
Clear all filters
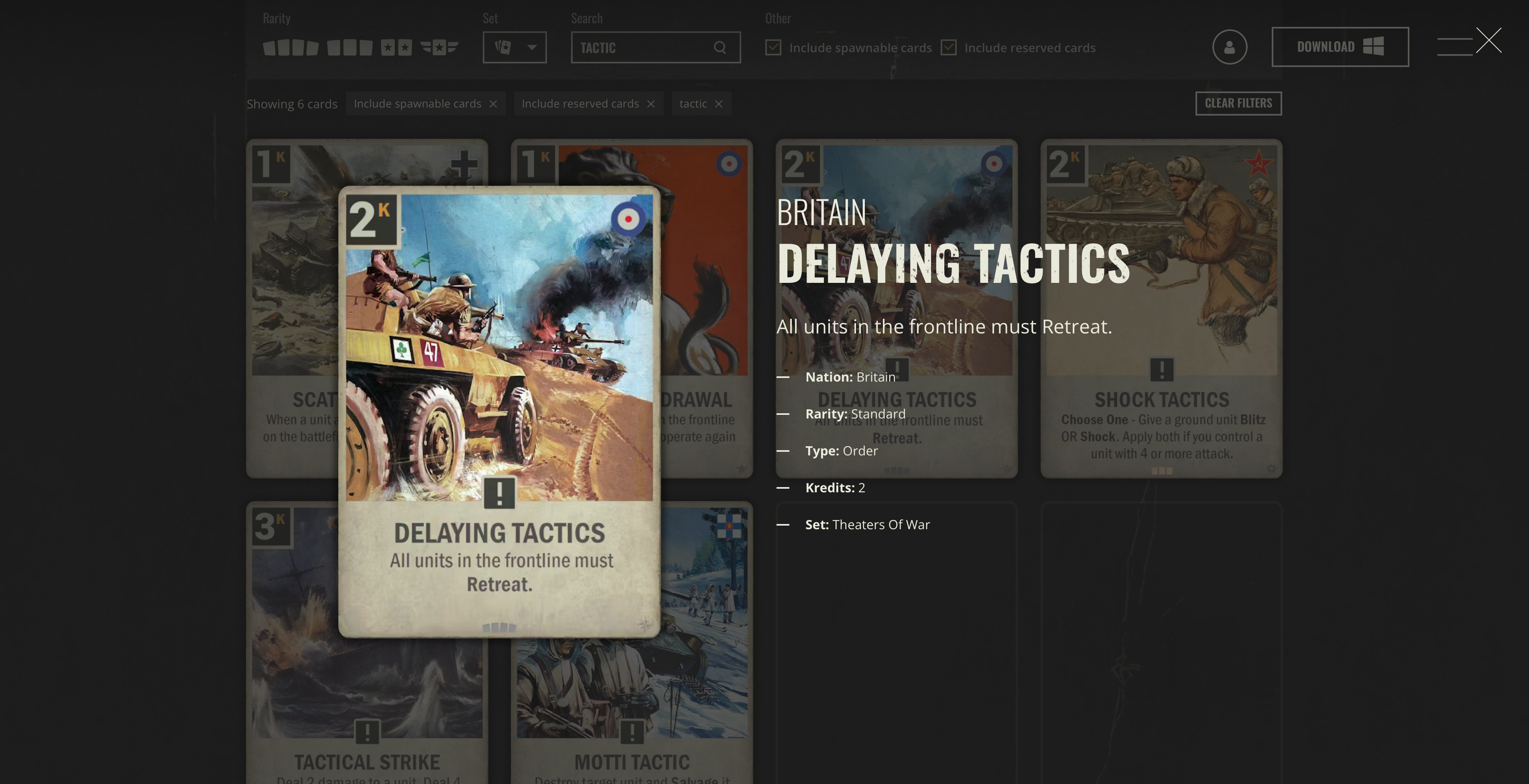click(1238, 103)
